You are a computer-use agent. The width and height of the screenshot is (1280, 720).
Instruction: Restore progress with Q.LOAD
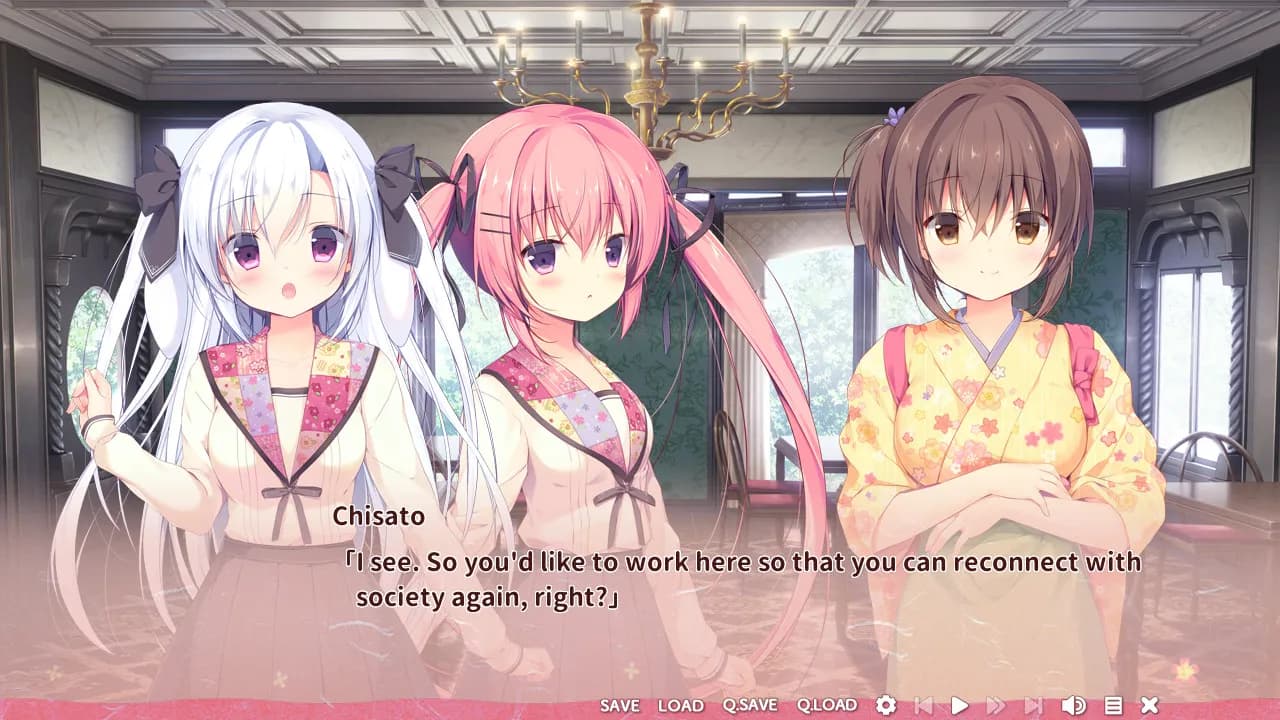824,705
